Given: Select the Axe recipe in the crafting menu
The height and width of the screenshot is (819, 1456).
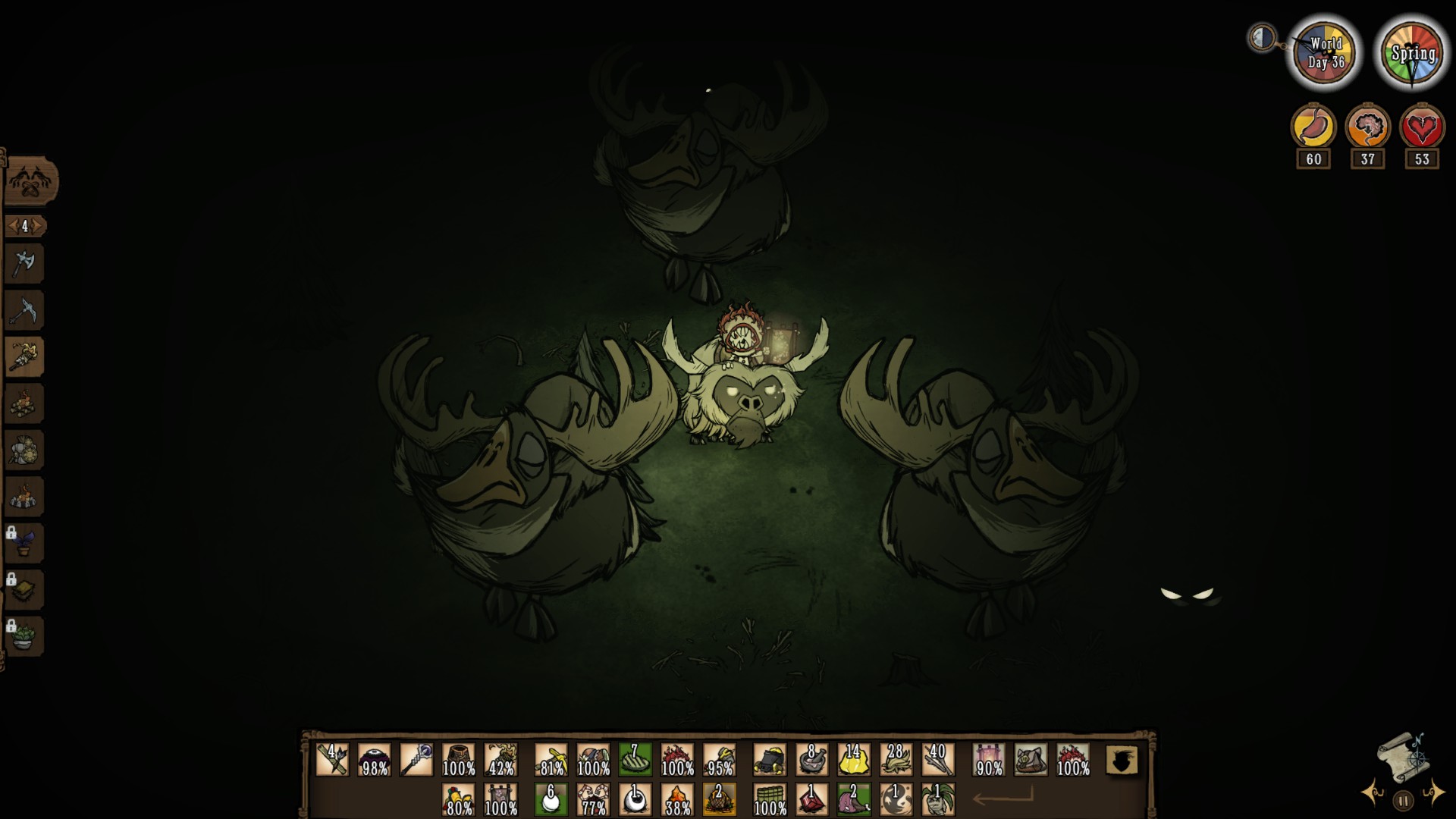Looking at the screenshot, I should pyautogui.click(x=27, y=262).
